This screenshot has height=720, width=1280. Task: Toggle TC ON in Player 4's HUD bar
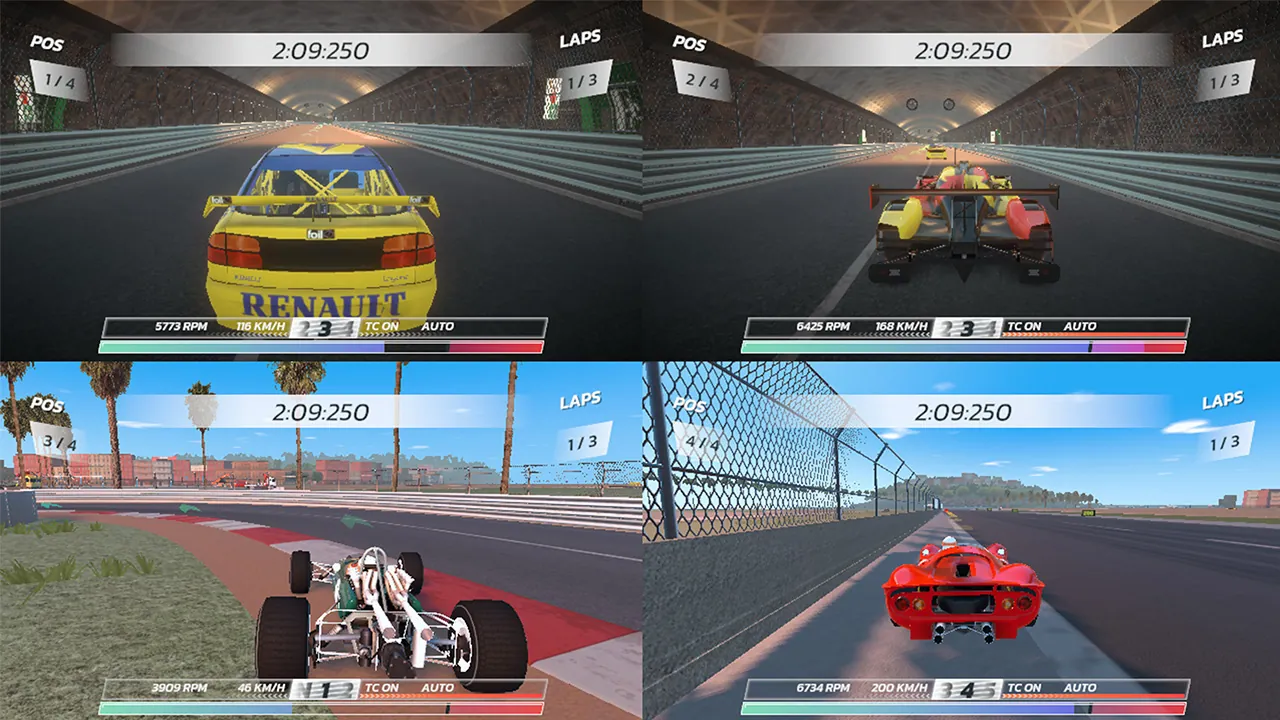click(1026, 688)
